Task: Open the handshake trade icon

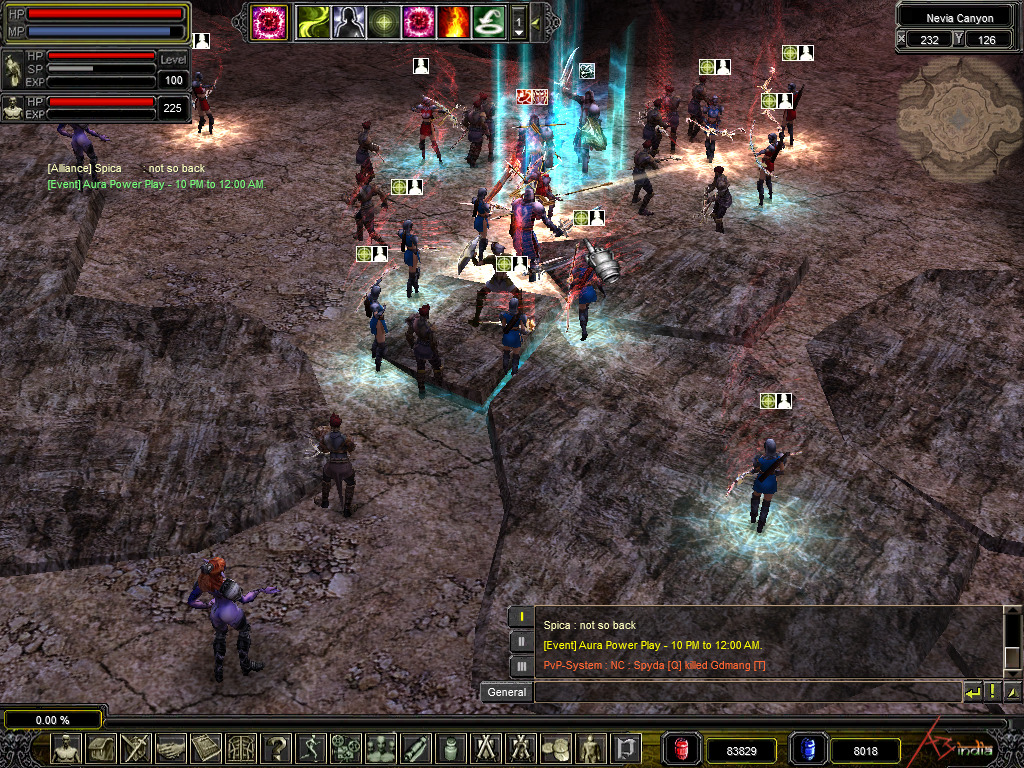Action: tap(170, 748)
